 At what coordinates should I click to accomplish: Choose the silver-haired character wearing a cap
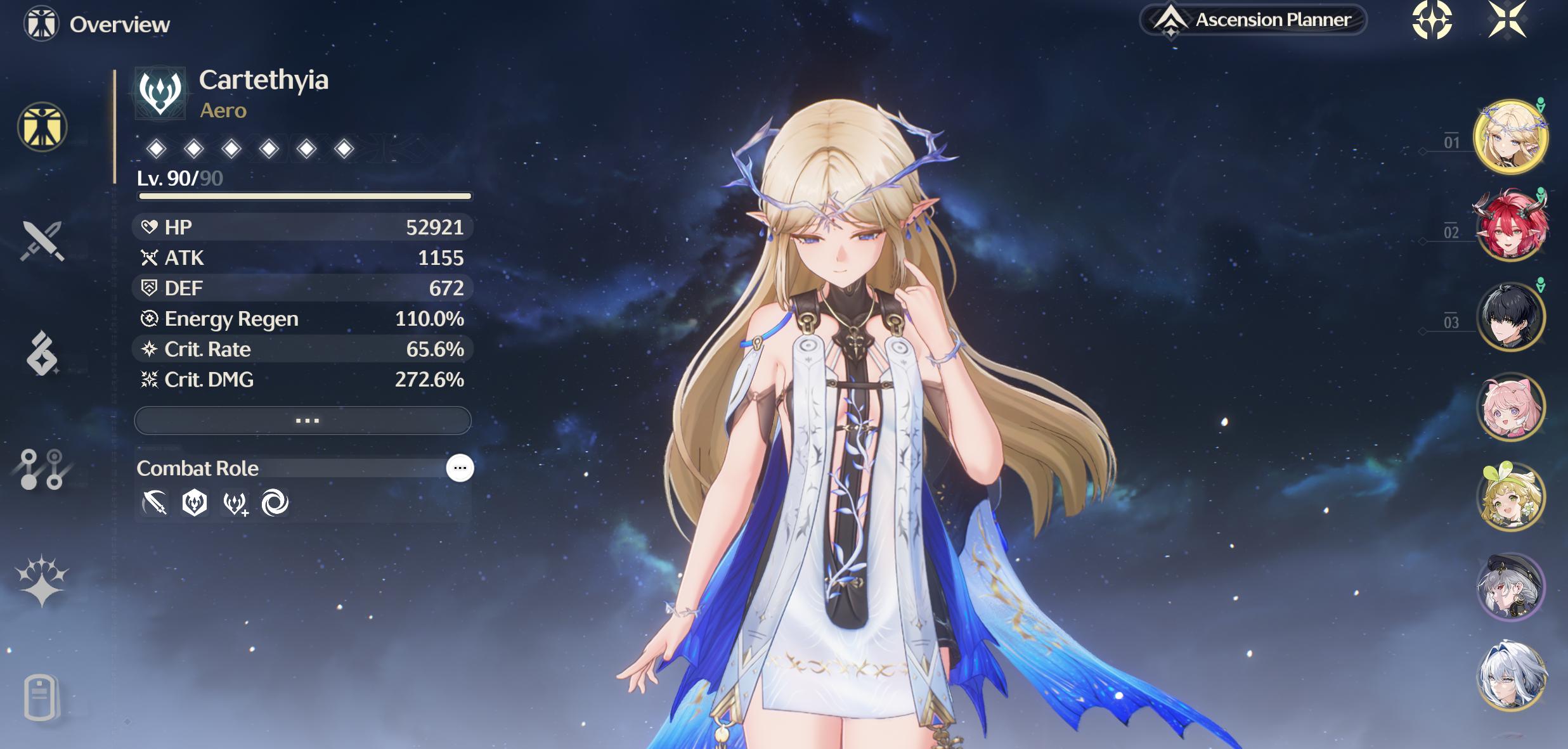1511,586
